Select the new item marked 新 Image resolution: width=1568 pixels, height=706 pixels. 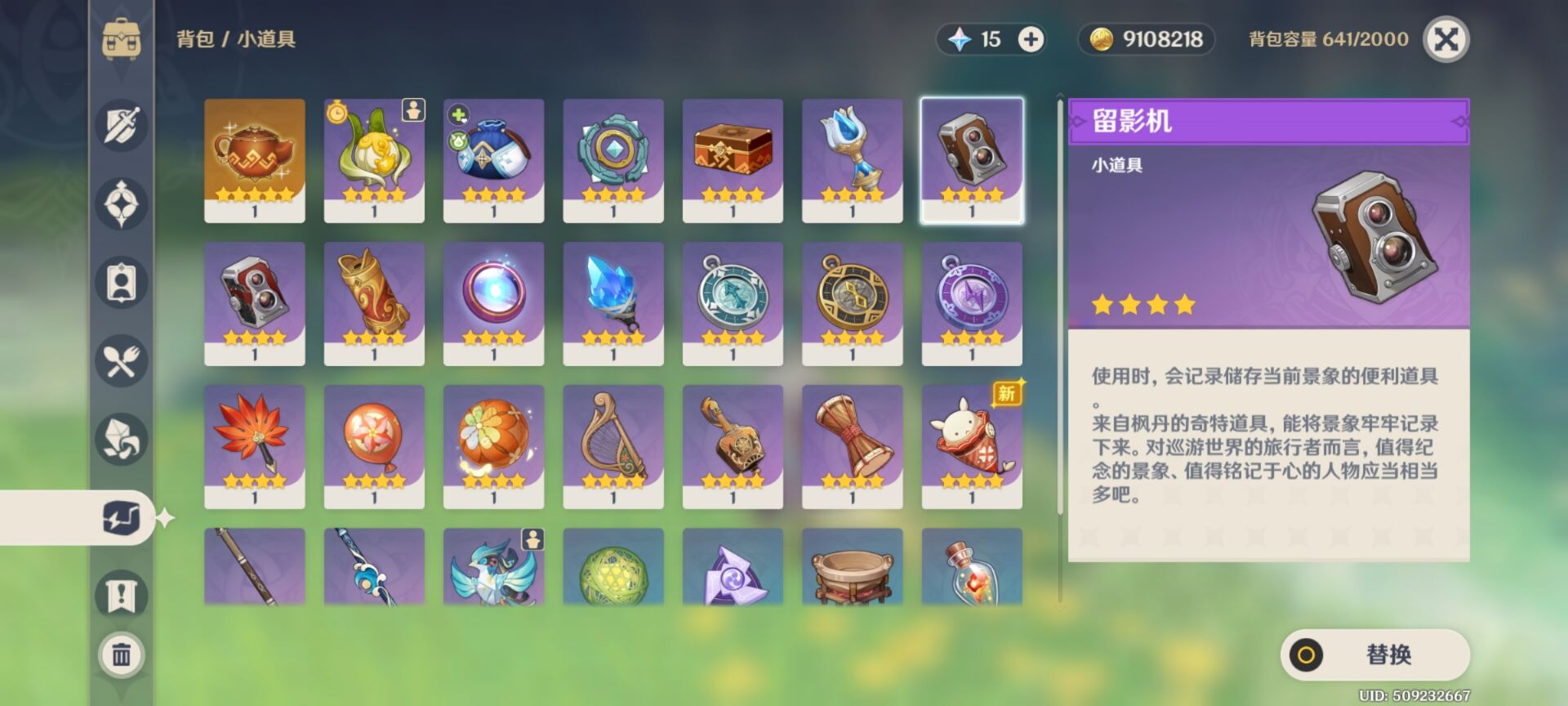pos(972,446)
